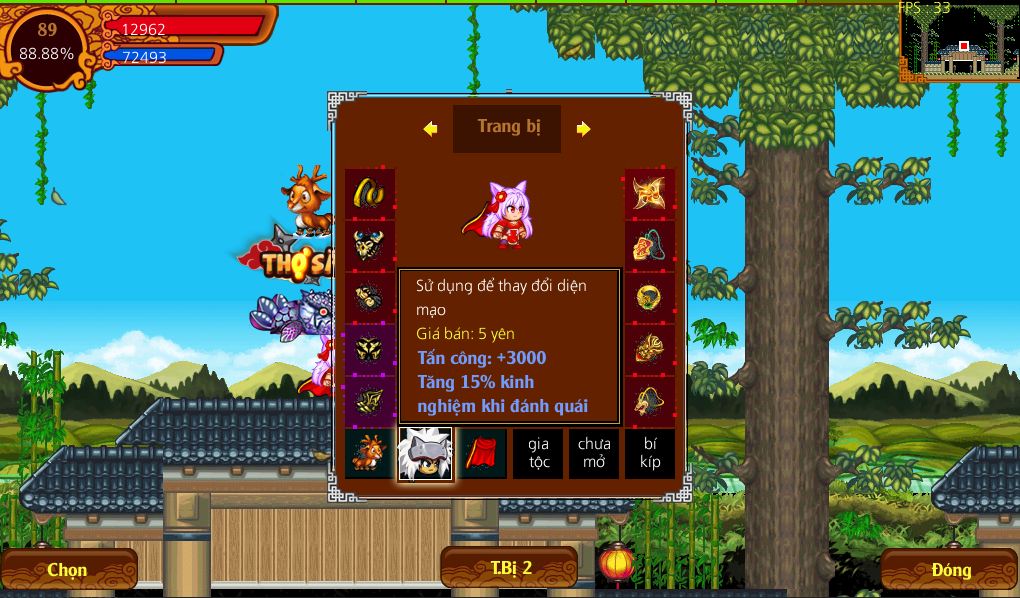Viewport: 1020px width, 598px height.
Task: Click the chưa mở locked slot
Action: [x=594, y=454]
